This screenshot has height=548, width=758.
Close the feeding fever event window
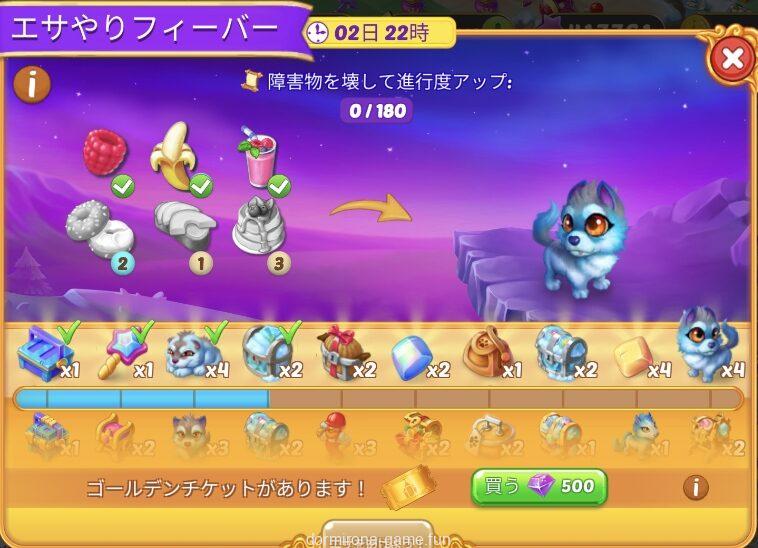pos(731,58)
